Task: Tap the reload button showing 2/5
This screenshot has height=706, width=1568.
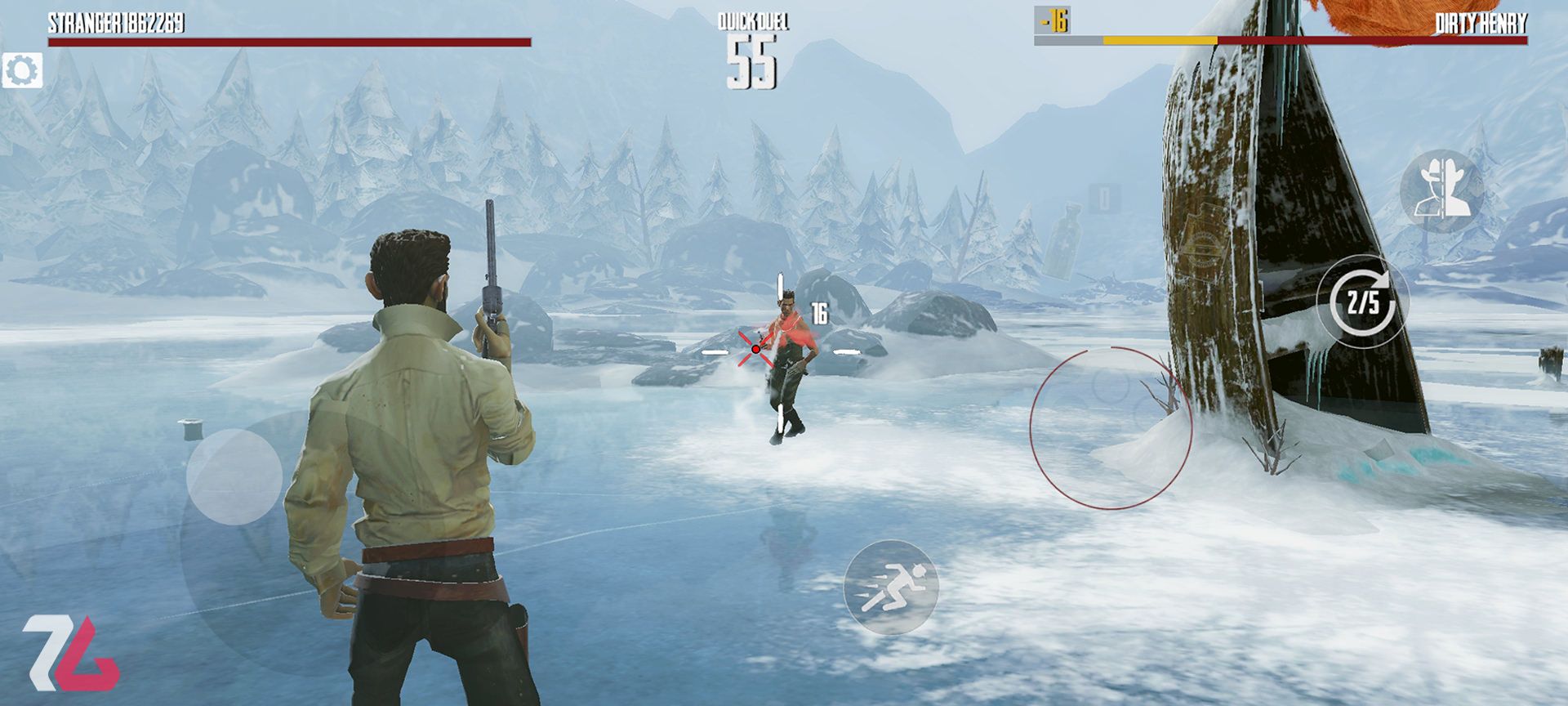Action: (x=1363, y=302)
